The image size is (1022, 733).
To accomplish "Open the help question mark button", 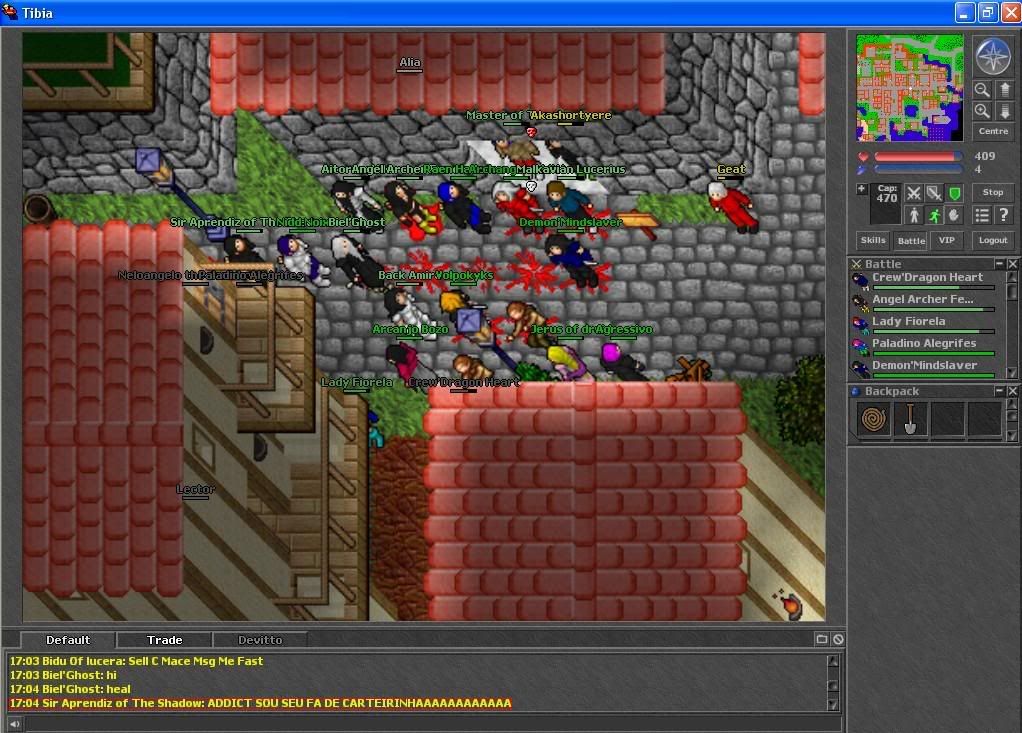I will click(x=1003, y=215).
